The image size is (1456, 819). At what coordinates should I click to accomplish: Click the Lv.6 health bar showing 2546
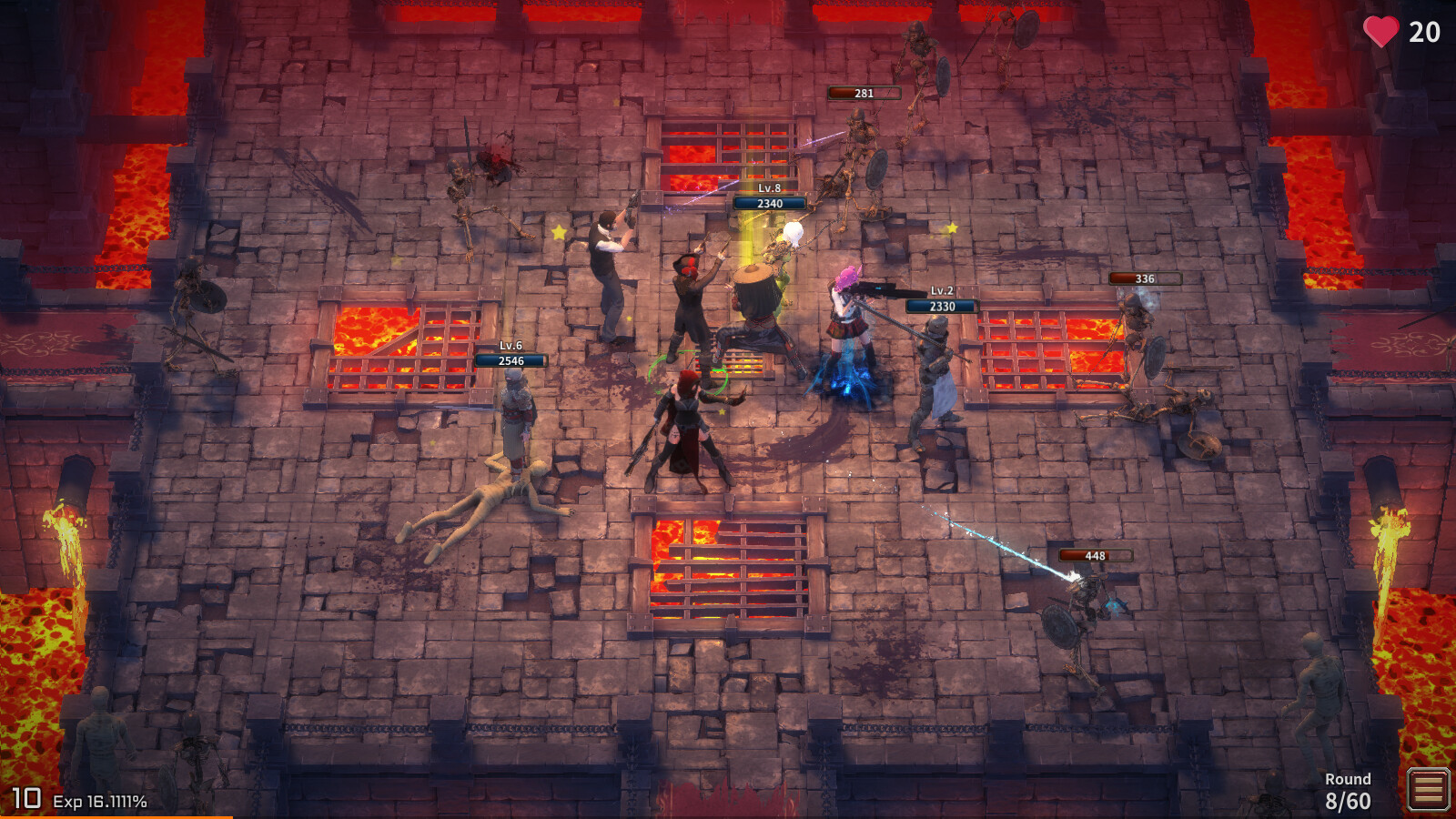coord(511,361)
